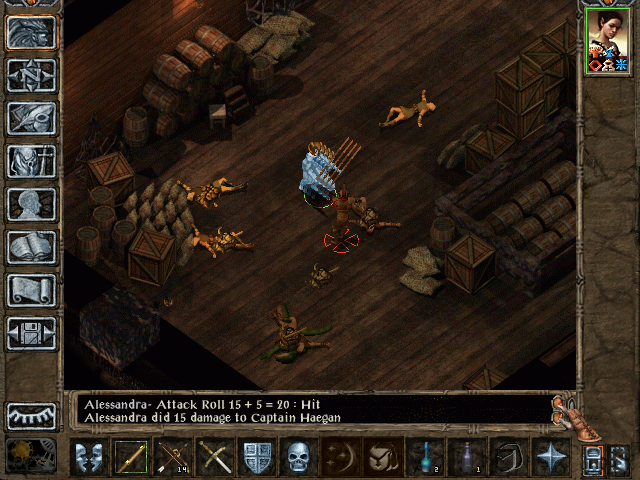Use the purple potion quick item
This screenshot has height=480, width=640.
[467, 457]
